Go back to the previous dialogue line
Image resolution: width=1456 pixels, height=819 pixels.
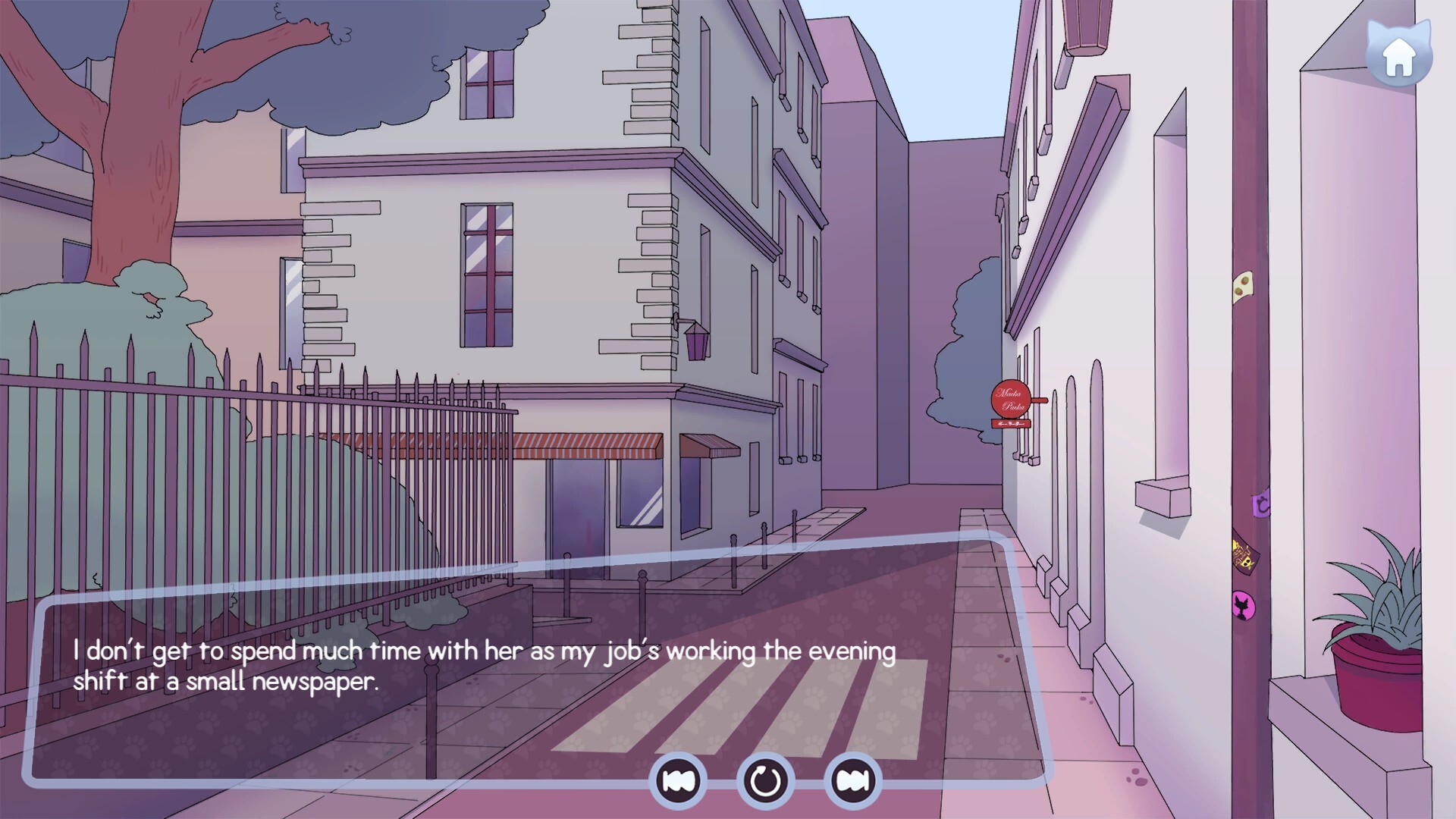coord(678,780)
